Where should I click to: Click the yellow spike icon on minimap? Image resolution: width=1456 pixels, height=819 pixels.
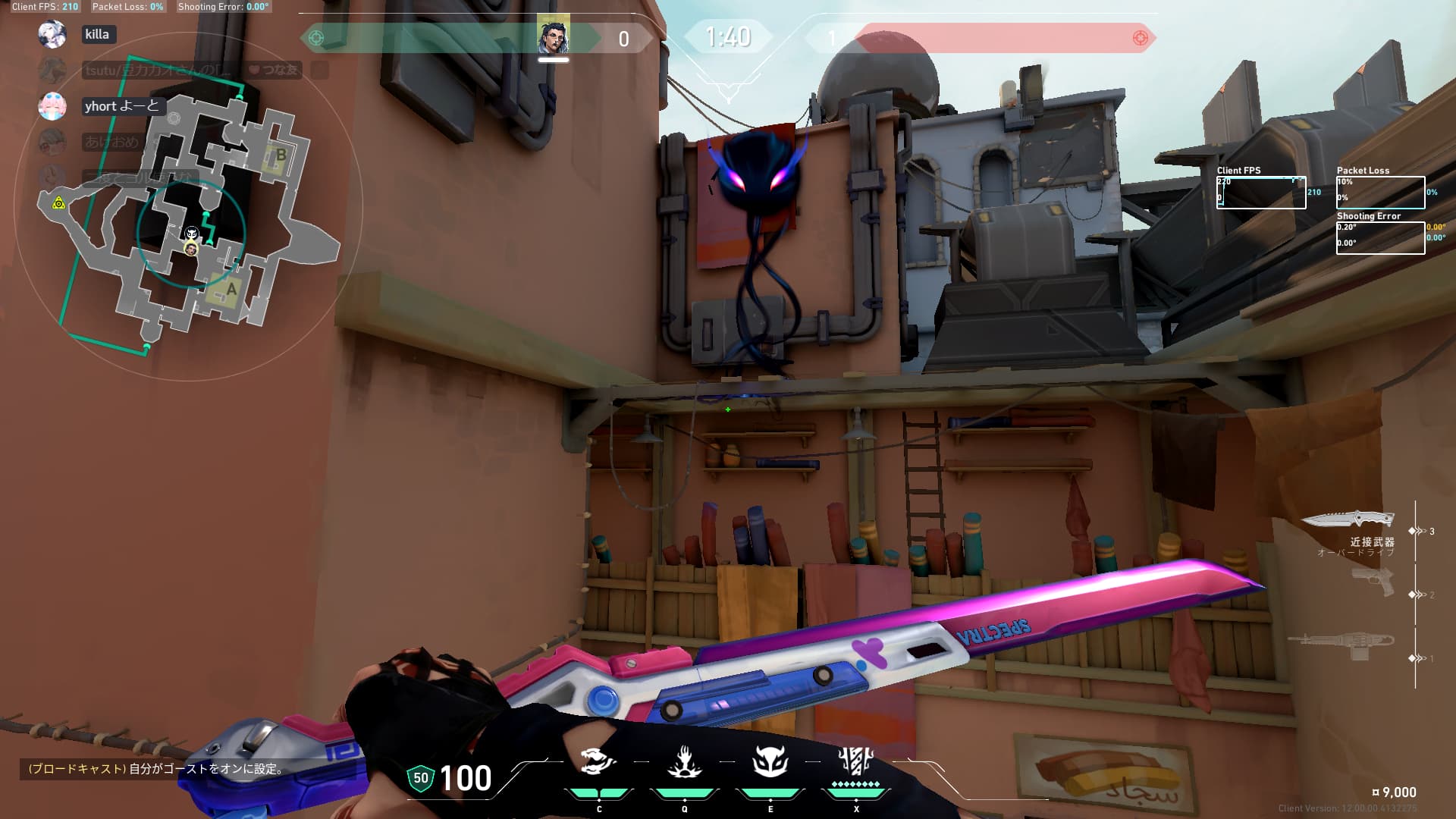point(58,202)
